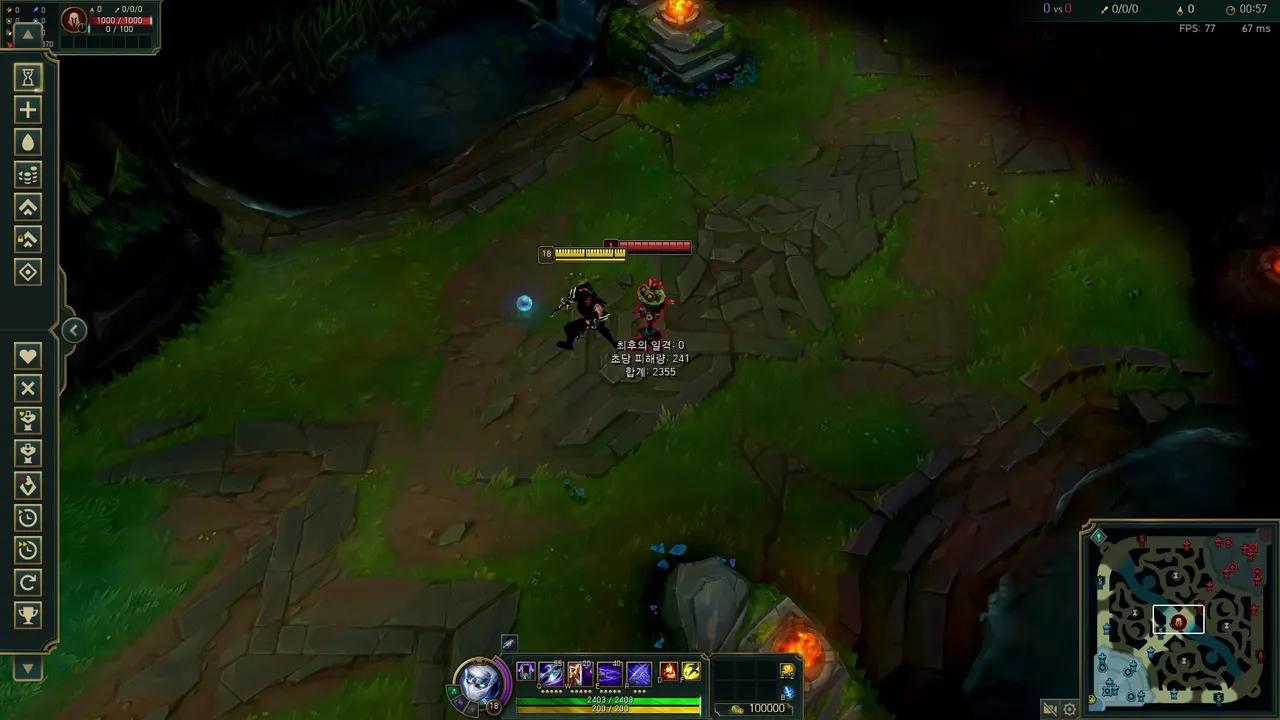Open settings with the gear beside the minimap
The width and height of the screenshot is (1280, 720).
[x=1070, y=709]
